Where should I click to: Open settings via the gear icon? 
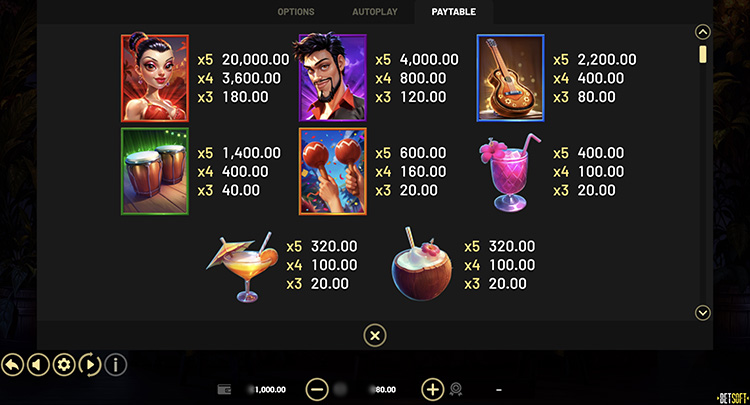[64, 364]
